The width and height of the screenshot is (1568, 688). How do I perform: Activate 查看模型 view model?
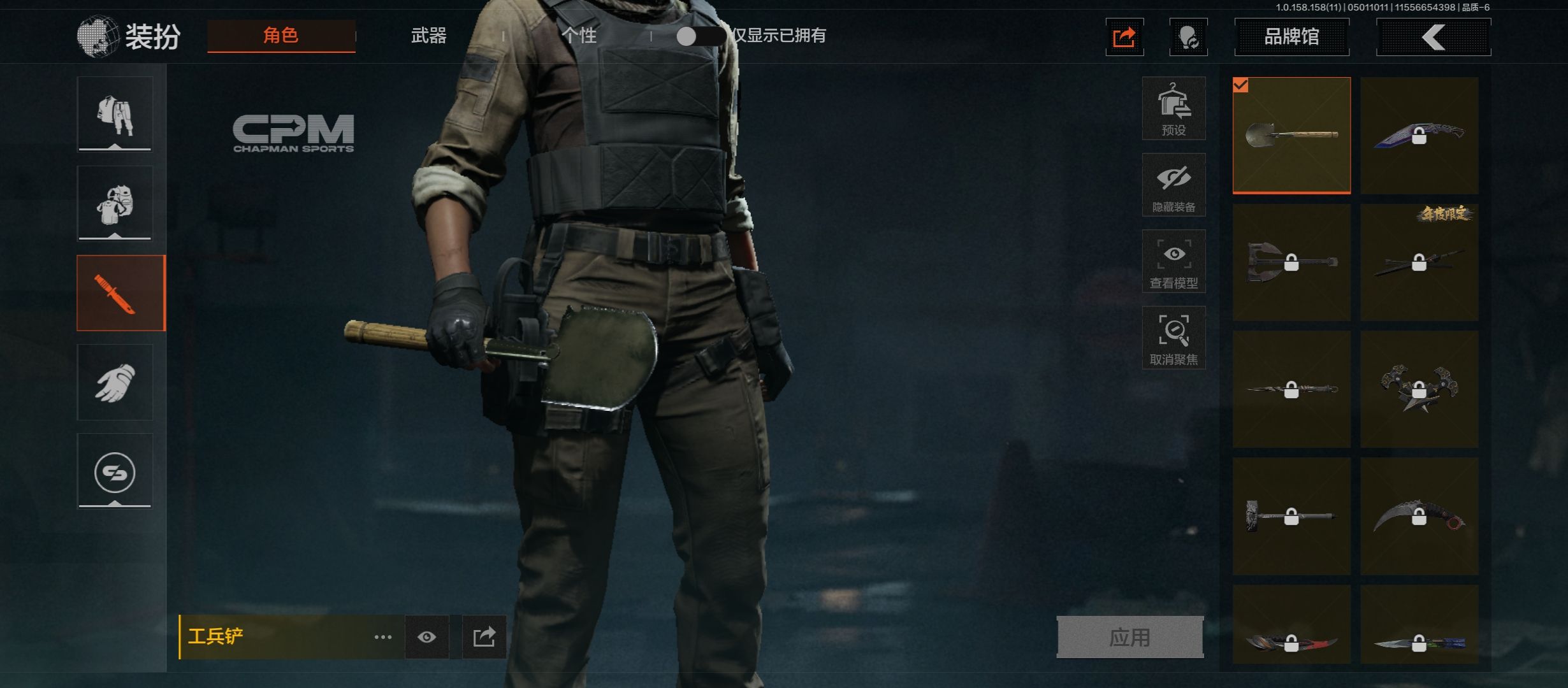[x=1173, y=261]
